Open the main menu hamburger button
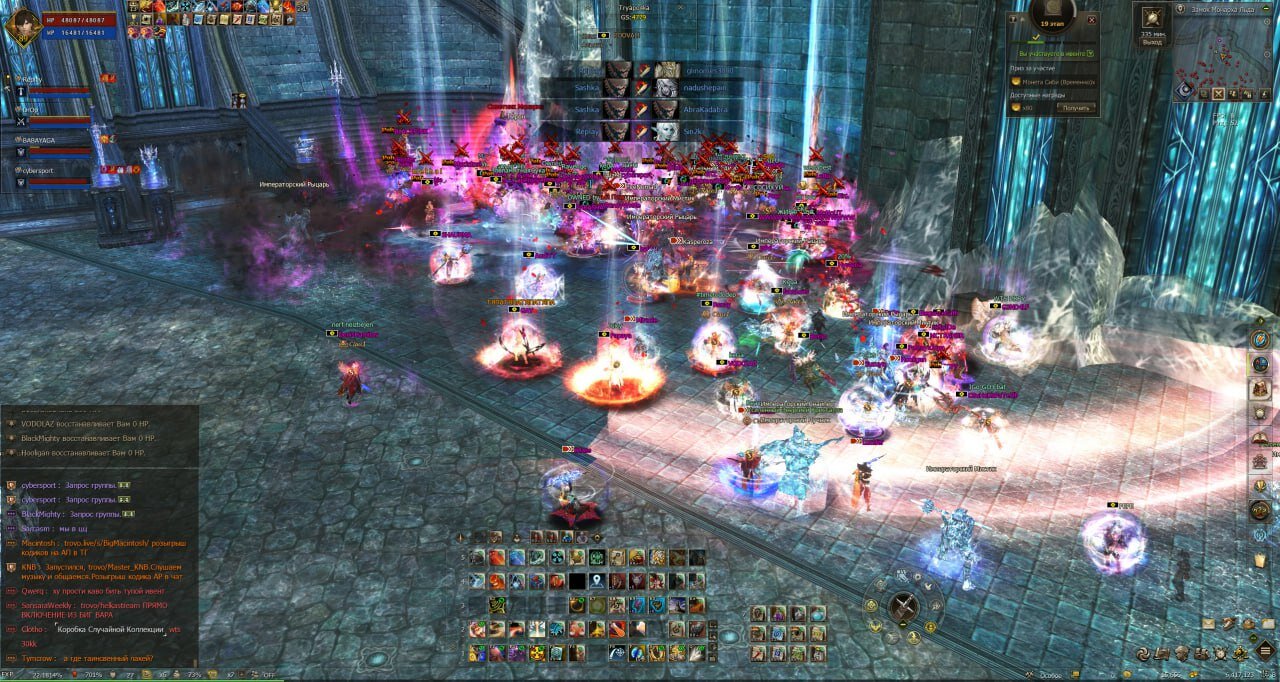This screenshot has height=682, width=1280. 1264,652
